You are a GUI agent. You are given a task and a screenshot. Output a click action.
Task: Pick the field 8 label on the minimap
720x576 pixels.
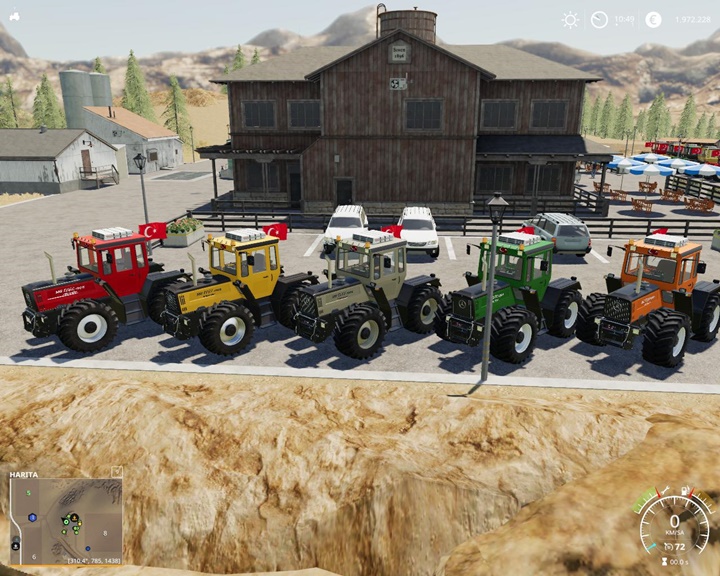point(105,533)
